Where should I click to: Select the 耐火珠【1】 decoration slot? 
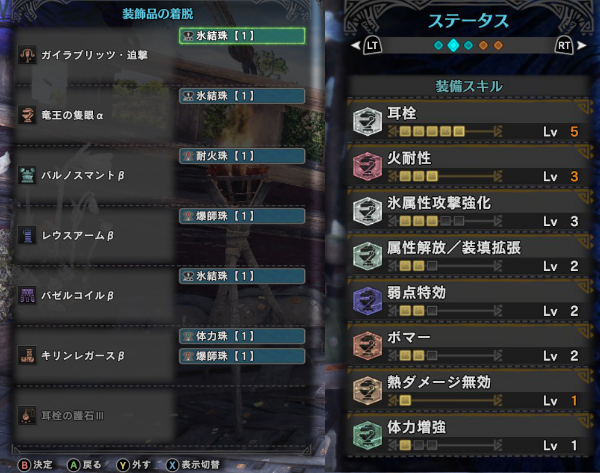pyautogui.click(x=242, y=156)
